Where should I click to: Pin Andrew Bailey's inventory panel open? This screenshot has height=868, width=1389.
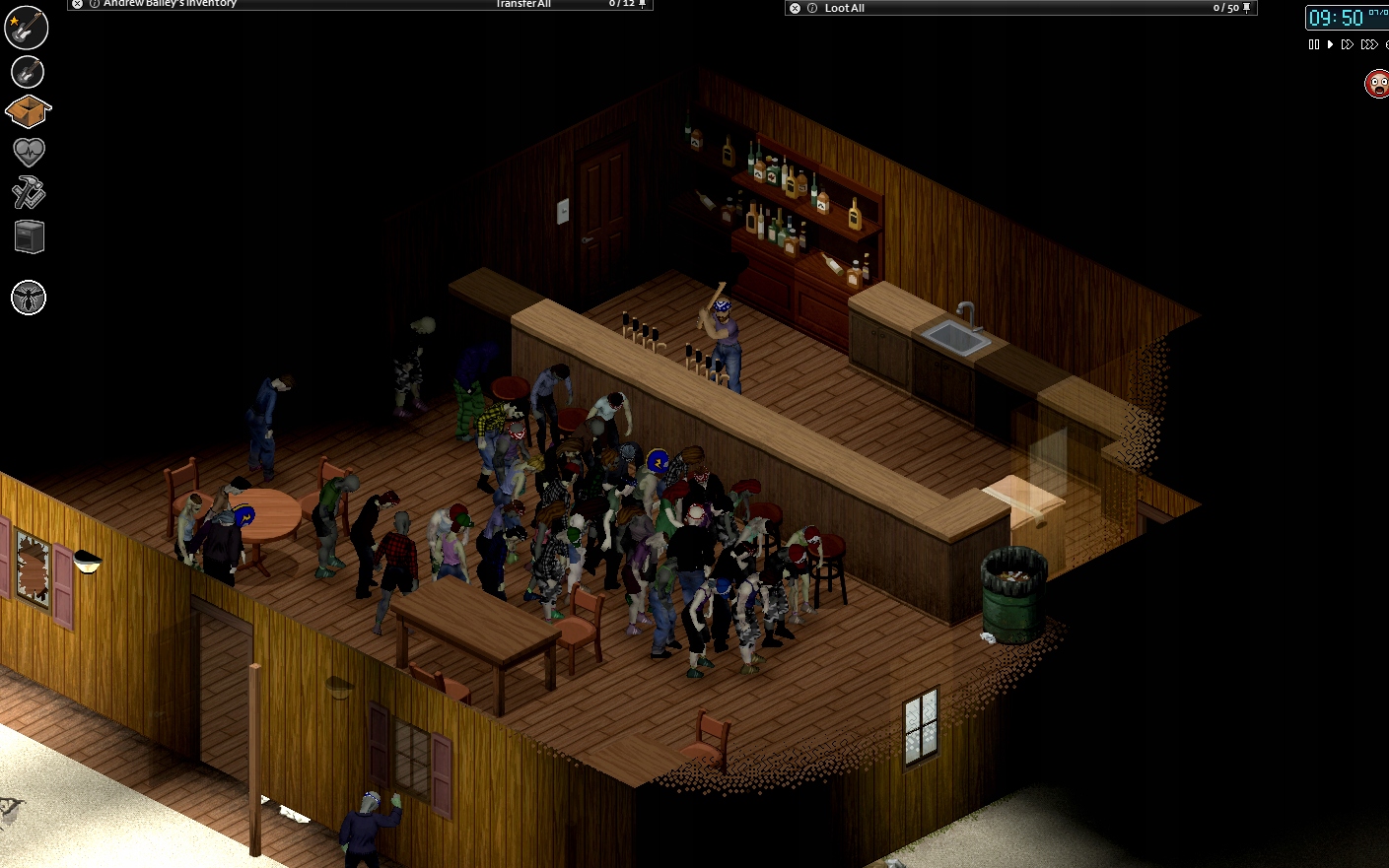(643, 5)
